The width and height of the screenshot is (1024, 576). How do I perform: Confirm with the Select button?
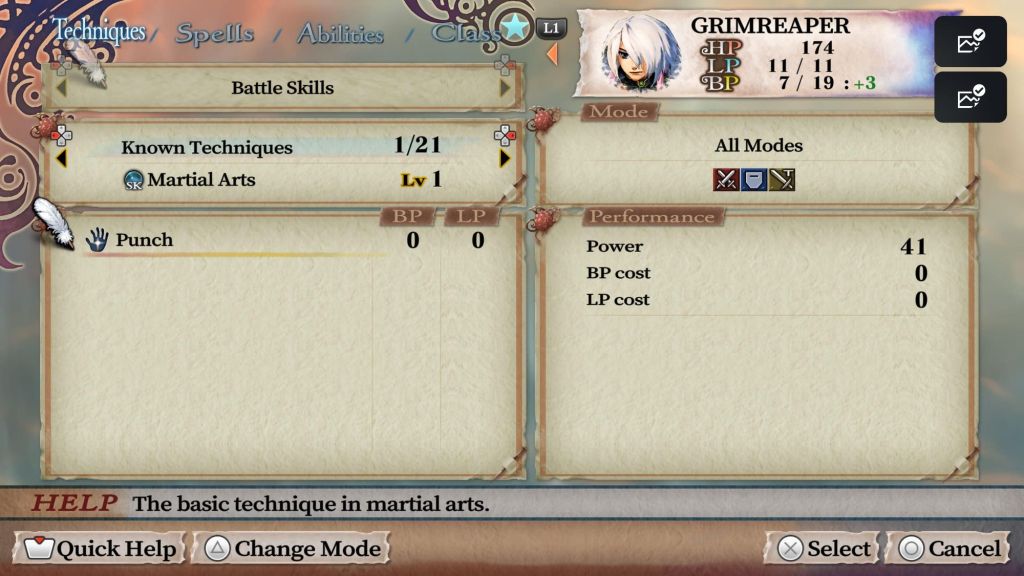click(825, 548)
